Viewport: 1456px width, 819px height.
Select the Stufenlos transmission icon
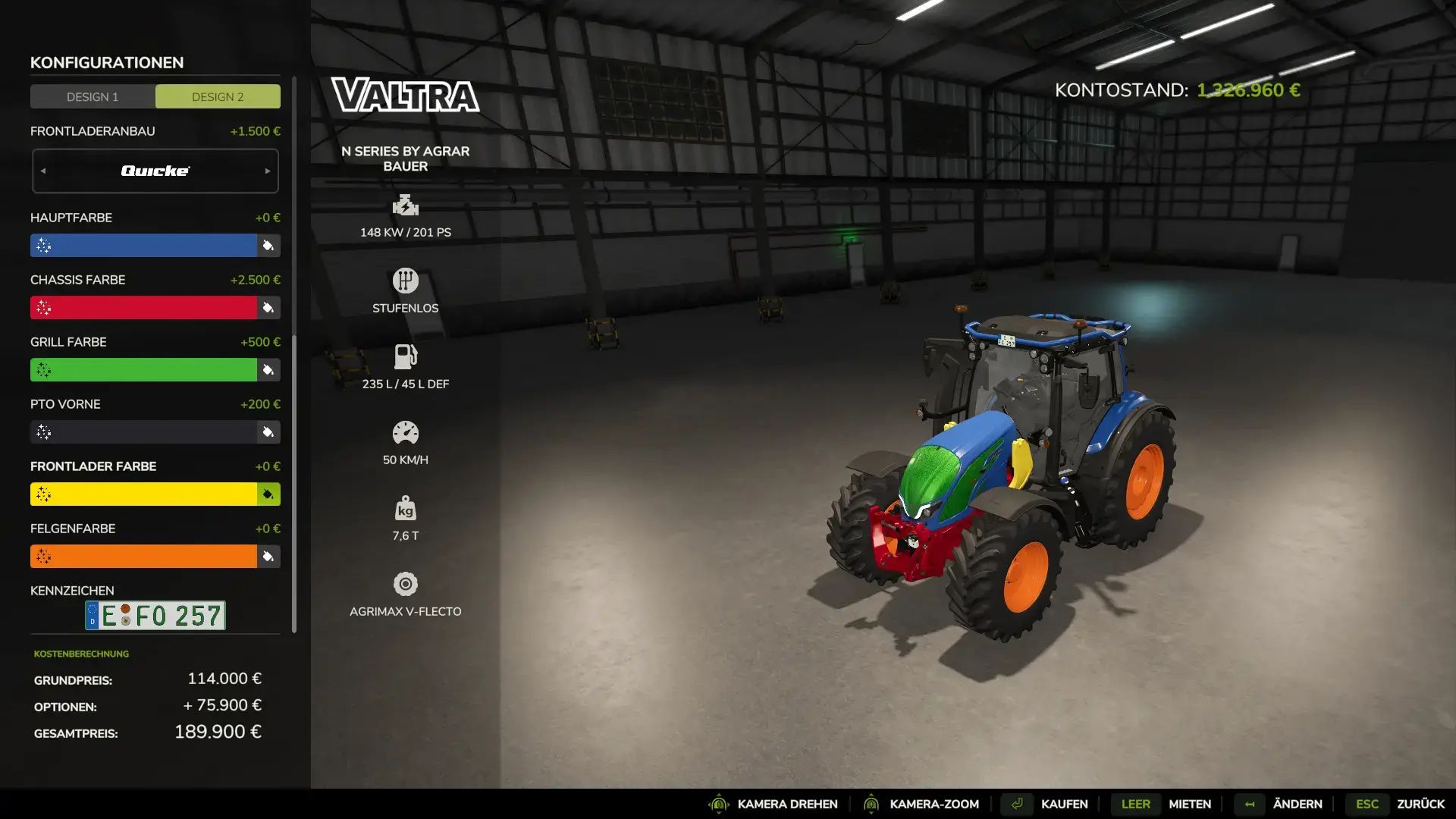pyautogui.click(x=407, y=281)
